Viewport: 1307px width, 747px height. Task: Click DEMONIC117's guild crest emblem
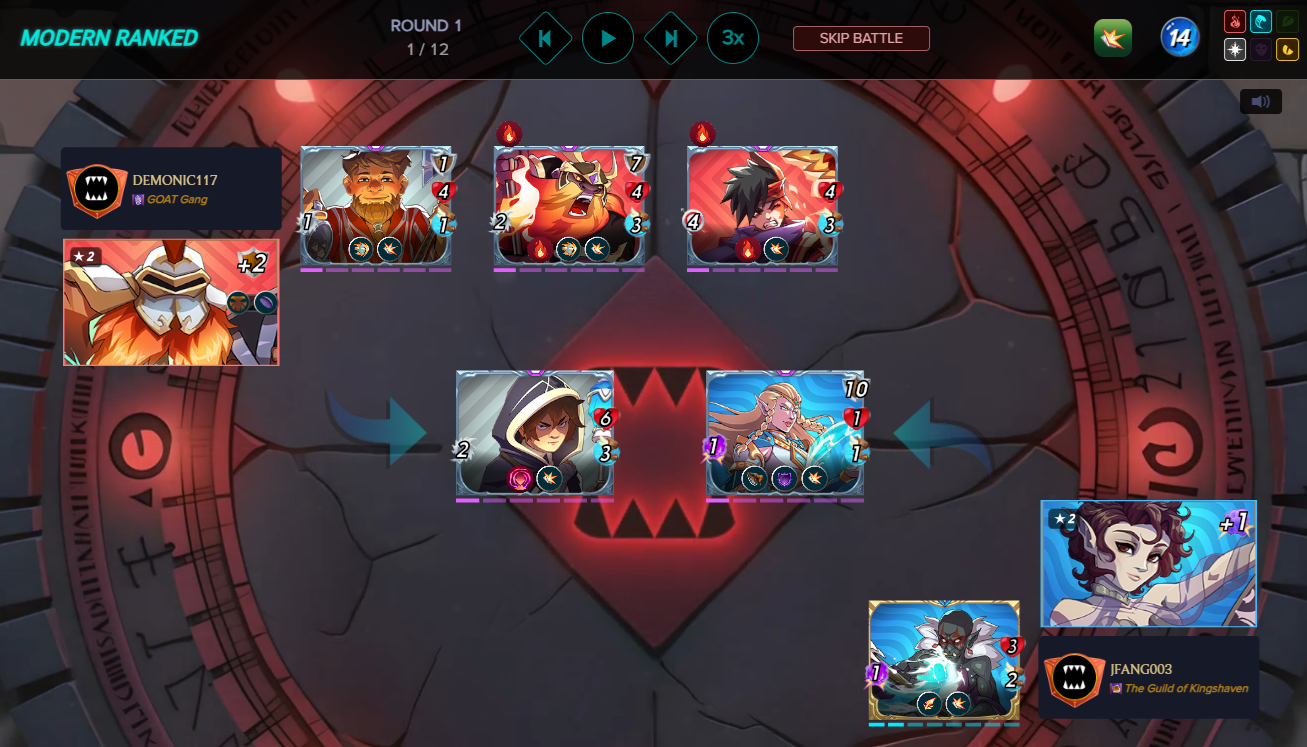click(96, 191)
